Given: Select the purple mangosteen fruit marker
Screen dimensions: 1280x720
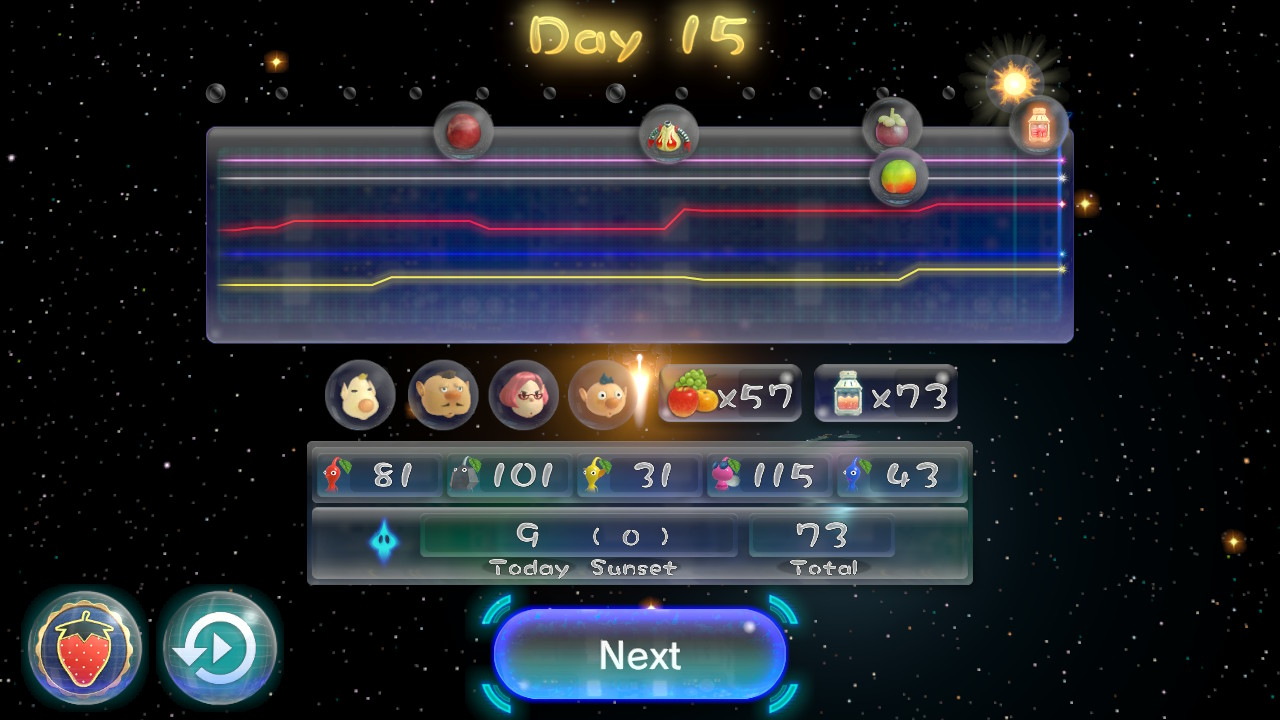Looking at the screenshot, I should (892, 127).
